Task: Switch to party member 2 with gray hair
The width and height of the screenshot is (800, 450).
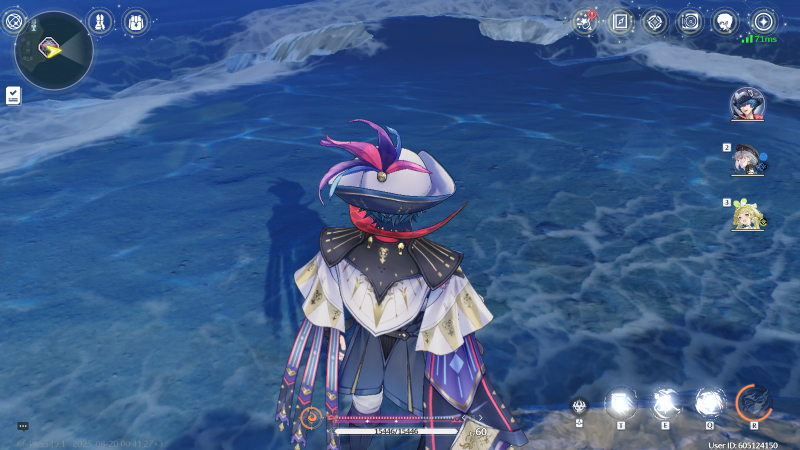Action: click(x=747, y=159)
